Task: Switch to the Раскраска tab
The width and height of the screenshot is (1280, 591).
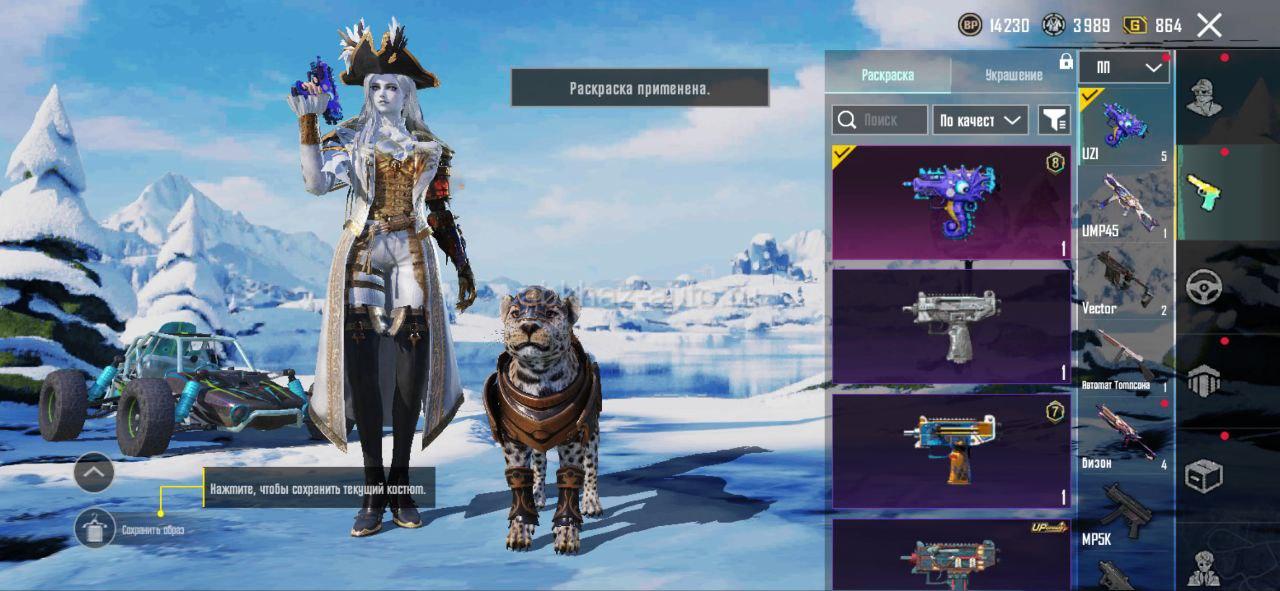Action: click(887, 75)
